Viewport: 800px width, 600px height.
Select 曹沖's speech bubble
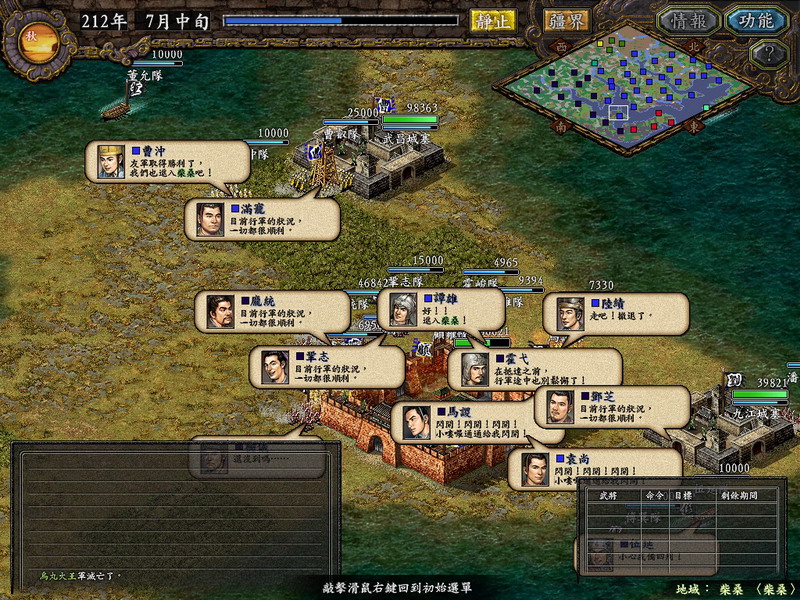[x=169, y=160]
